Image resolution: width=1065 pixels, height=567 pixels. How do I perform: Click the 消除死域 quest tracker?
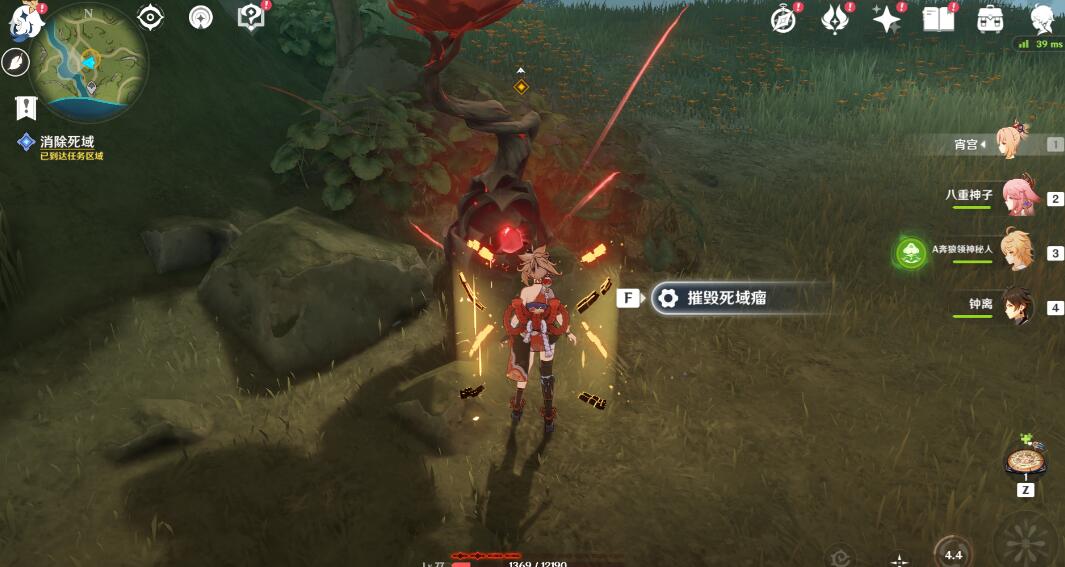66,143
